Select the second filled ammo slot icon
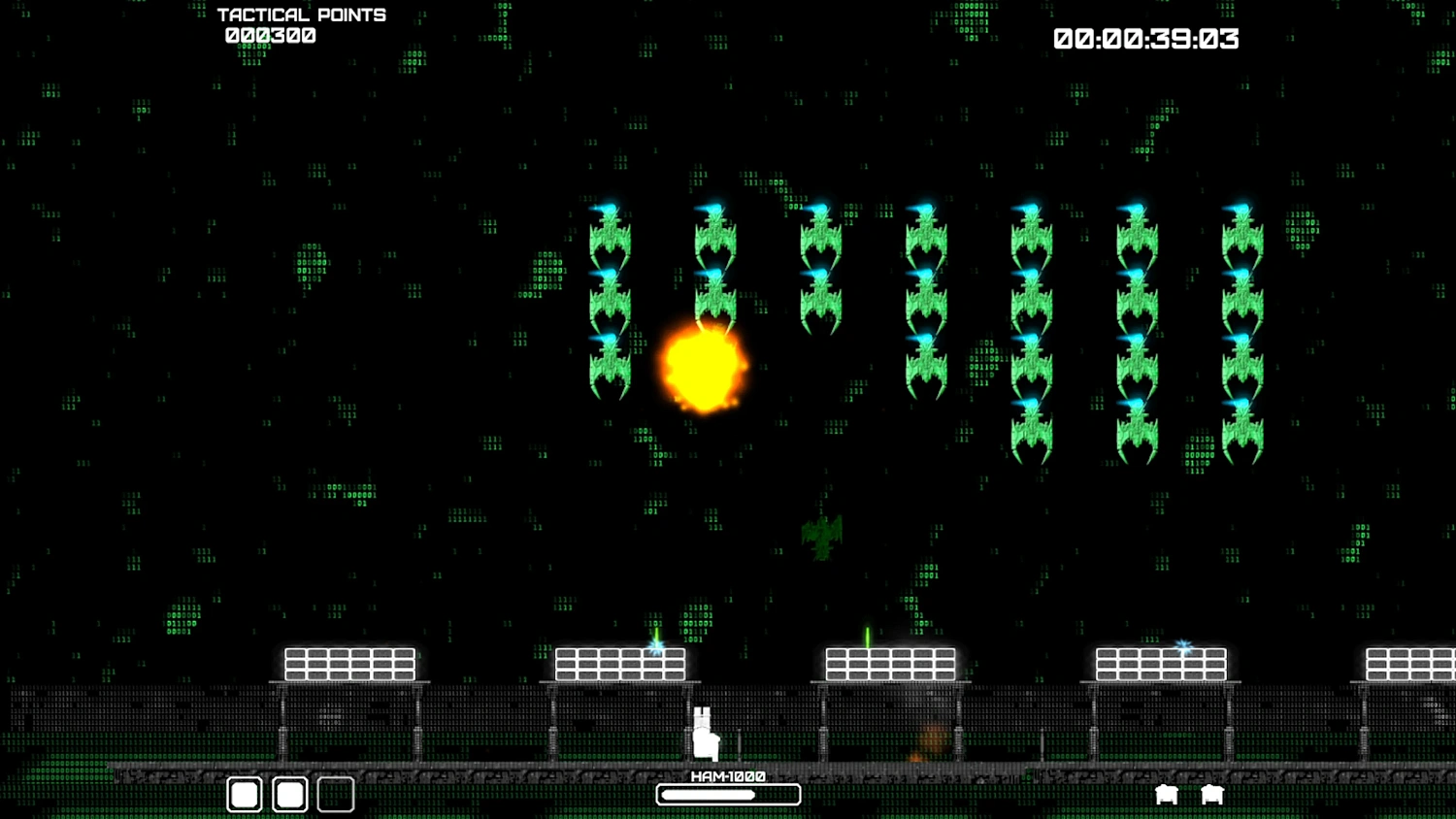The width and height of the screenshot is (1456, 819). (289, 794)
